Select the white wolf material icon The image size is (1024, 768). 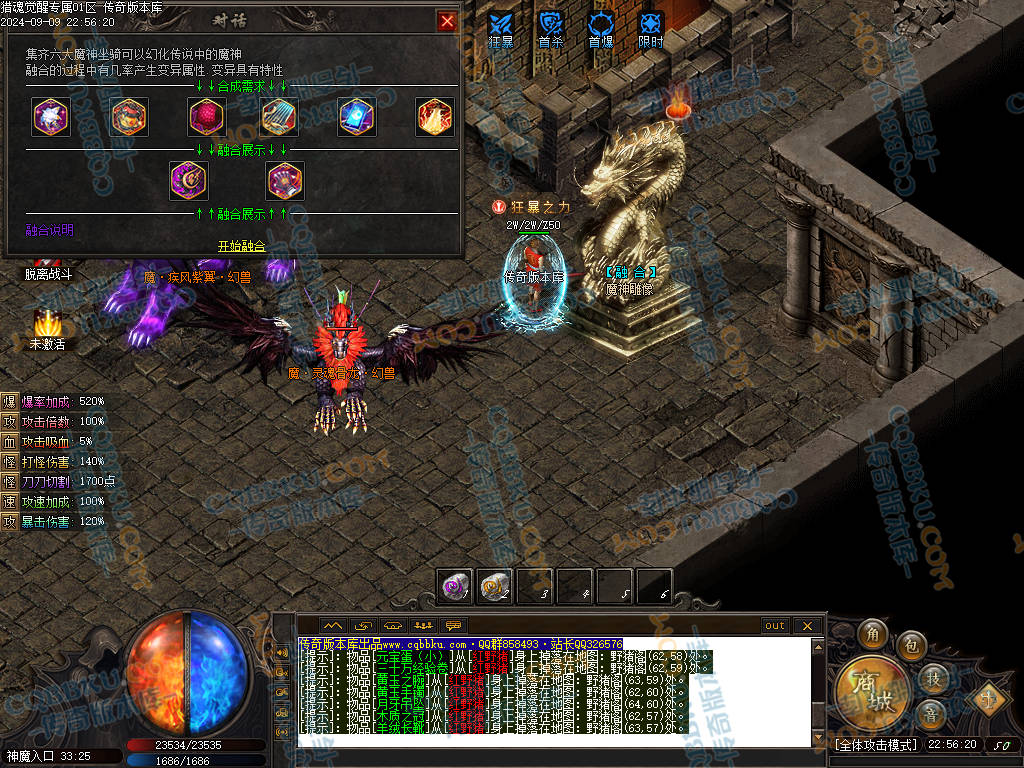pos(49,117)
